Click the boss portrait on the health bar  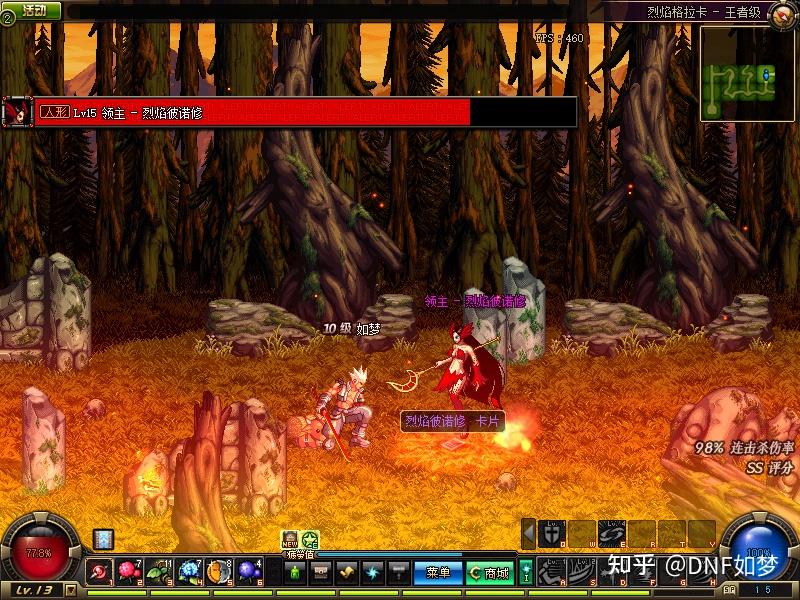[17, 111]
